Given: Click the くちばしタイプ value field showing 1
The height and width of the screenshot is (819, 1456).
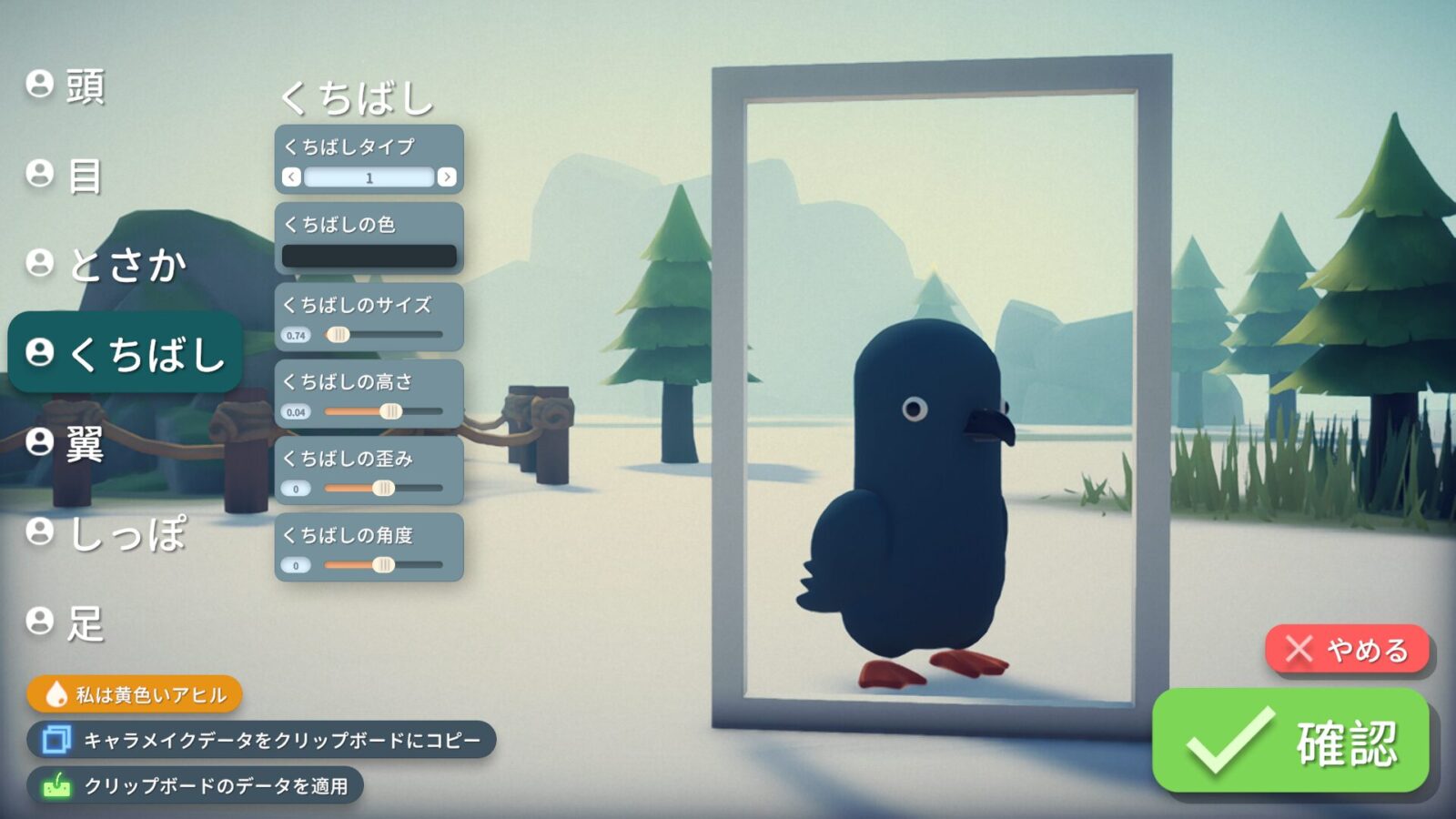Looking at the screenshot, I should pos(369,178).
